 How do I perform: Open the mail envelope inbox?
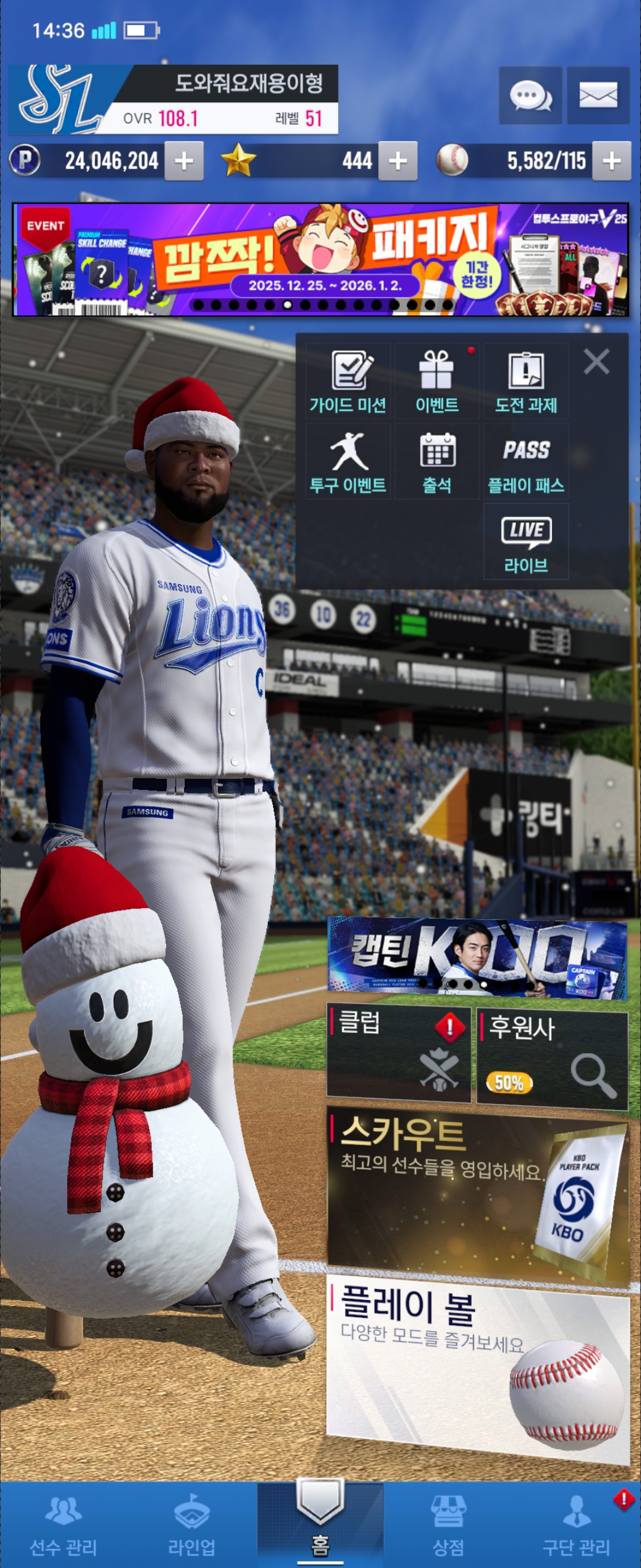click(x=598, y=96)
